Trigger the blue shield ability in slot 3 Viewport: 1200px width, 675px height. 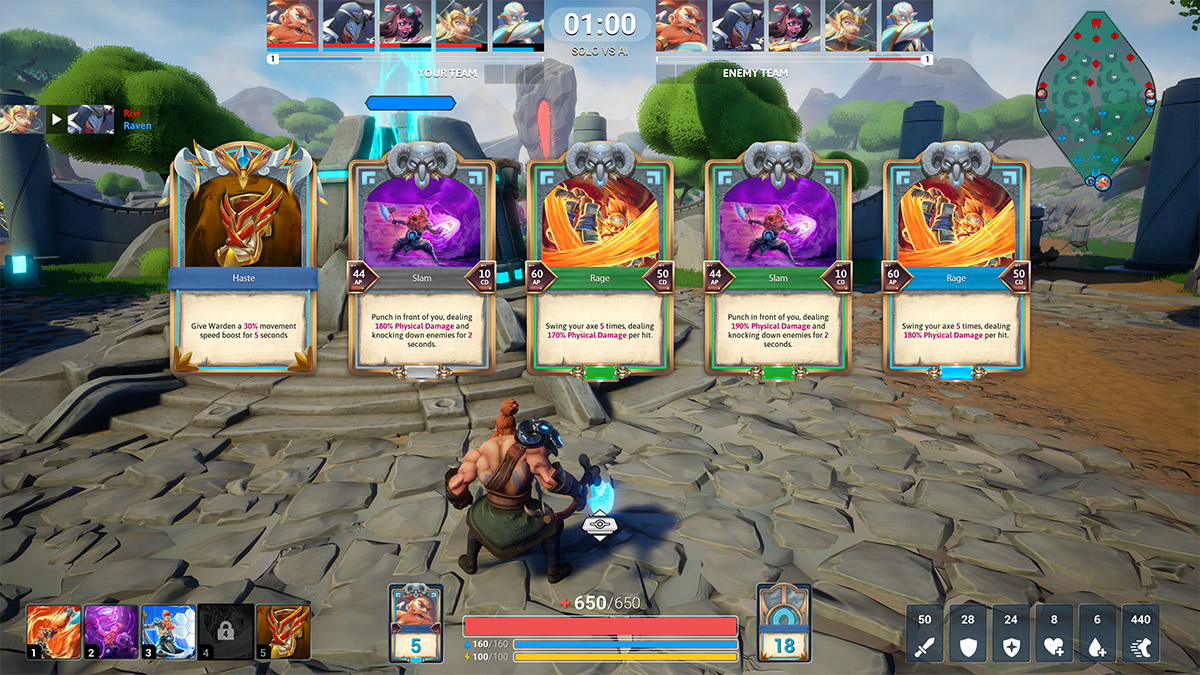[168, 631]
